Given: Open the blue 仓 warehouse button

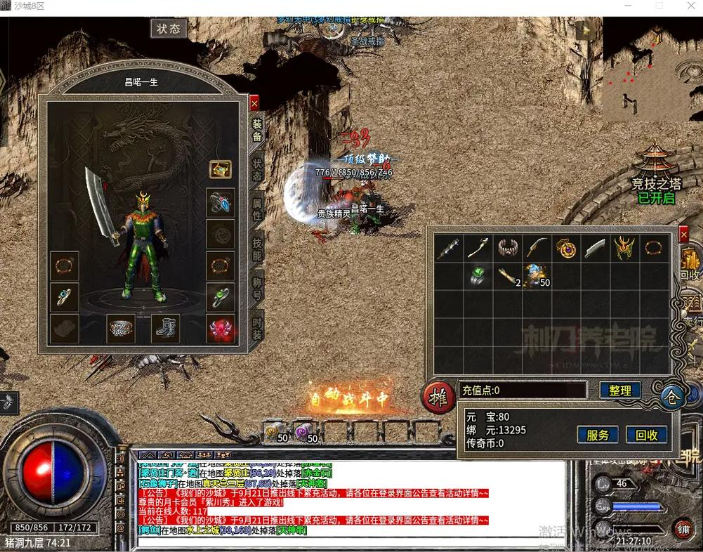Looking at the screenshot, I should [x=673, y=396].
